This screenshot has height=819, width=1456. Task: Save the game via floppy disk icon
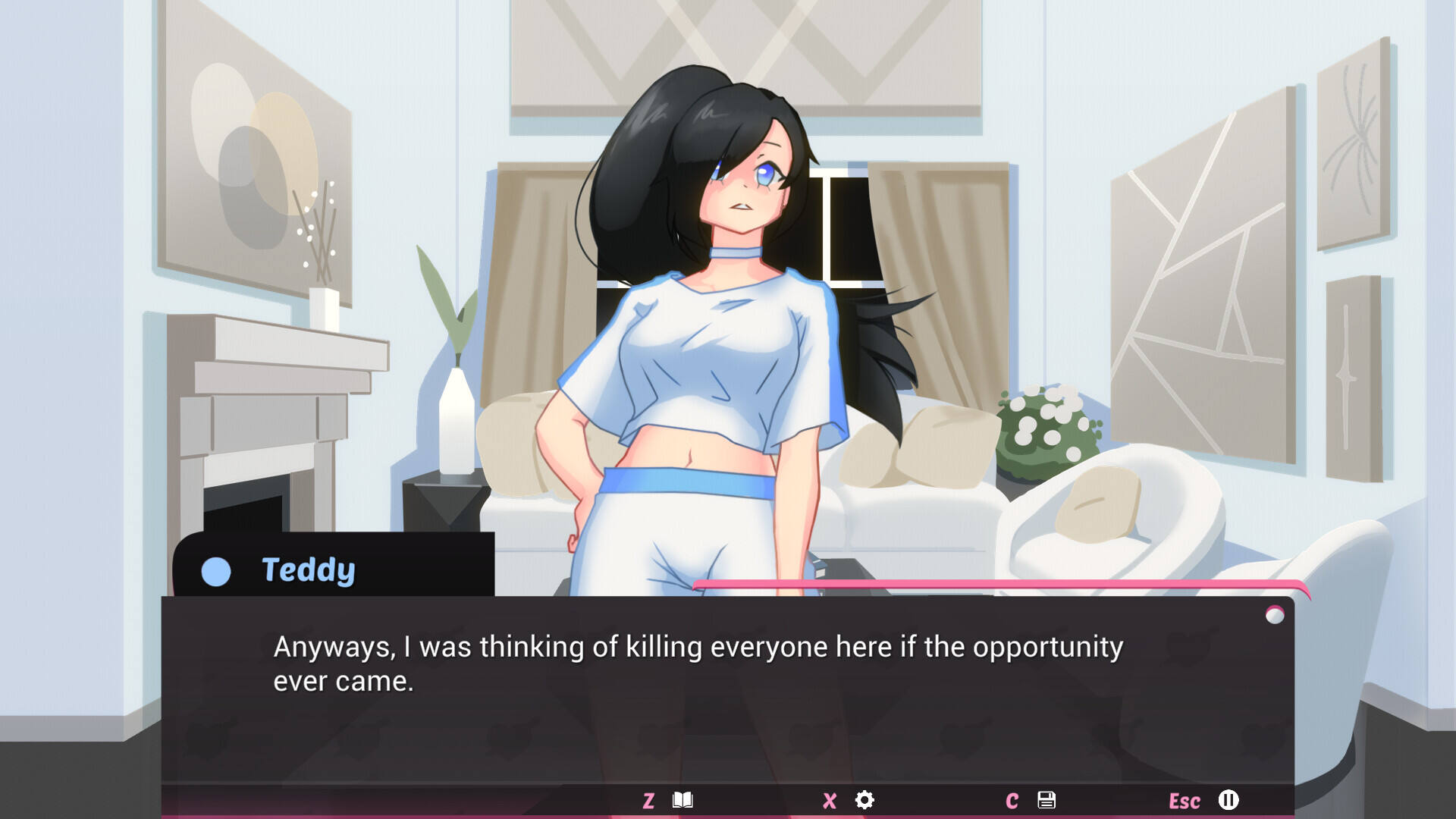pyautogui.click(x=1046, y=800)
